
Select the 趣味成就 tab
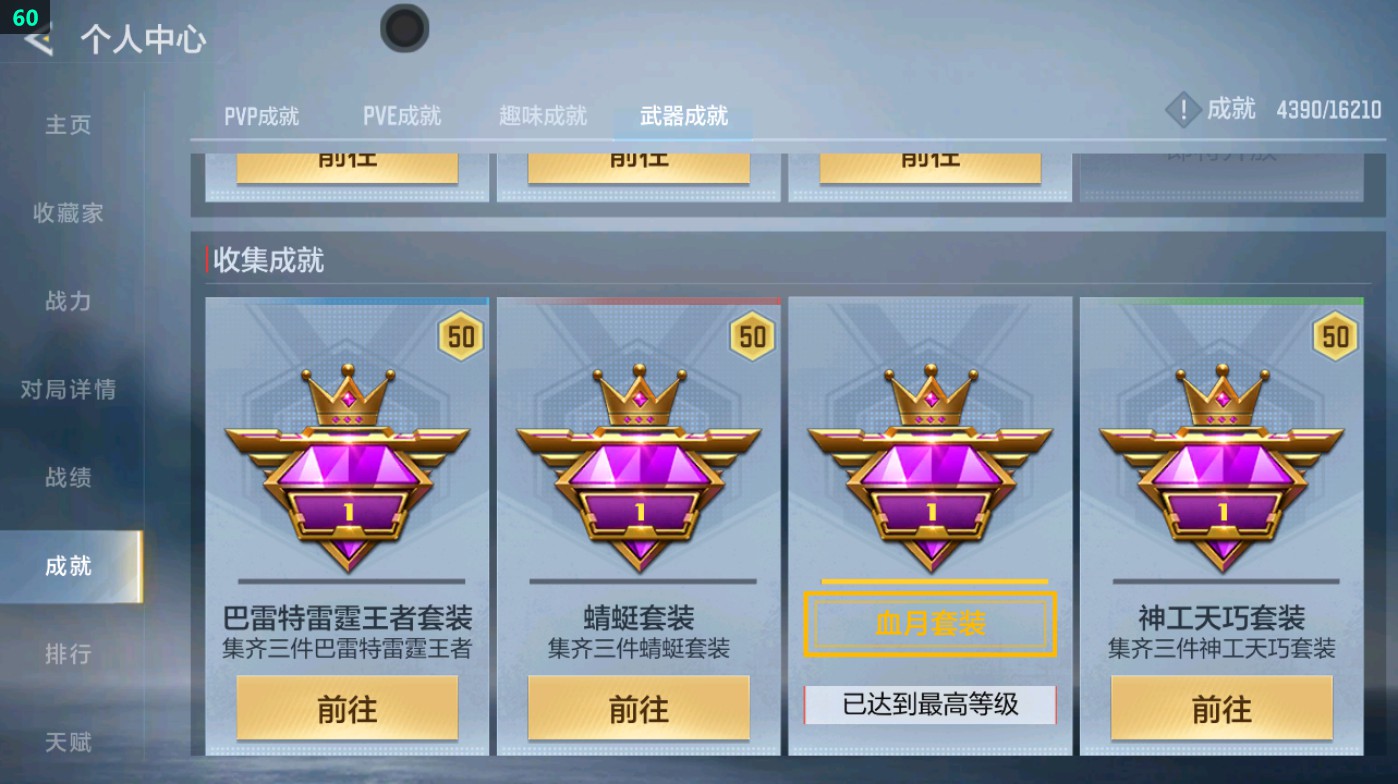click(x=541, y=115)
